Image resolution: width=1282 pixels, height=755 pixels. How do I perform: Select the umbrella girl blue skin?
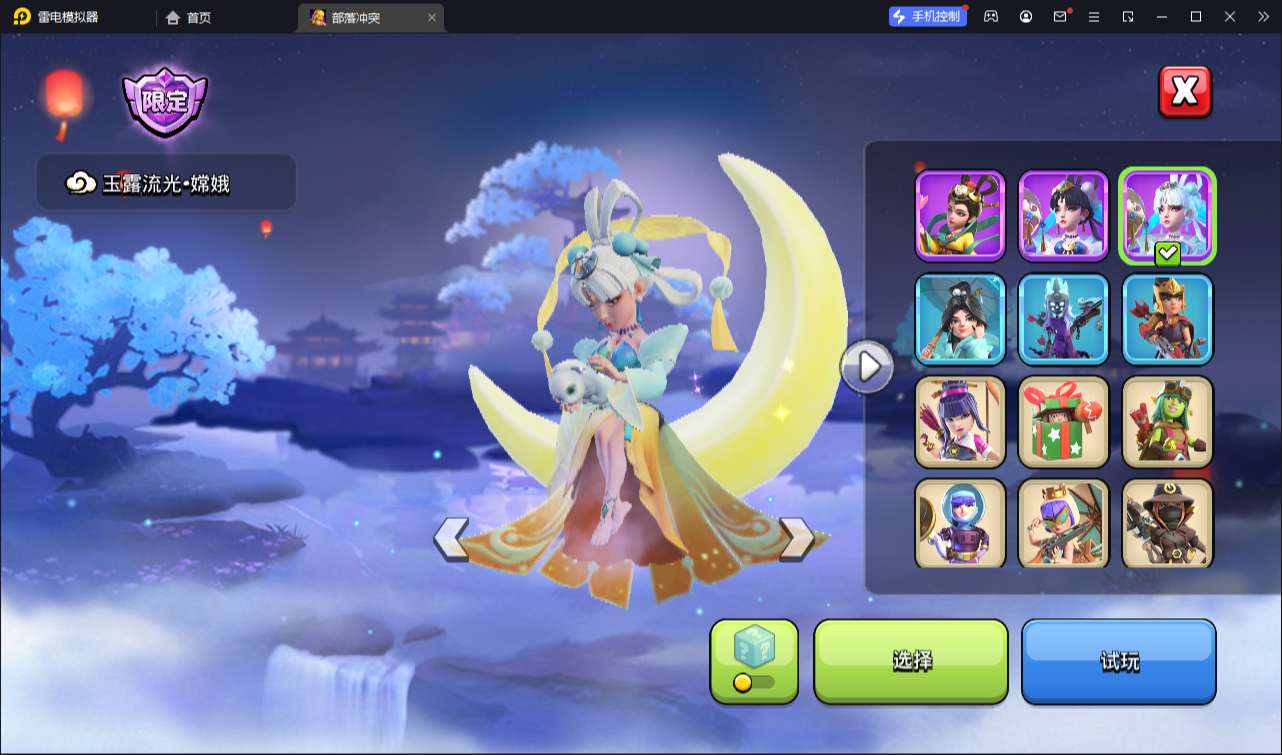point(960,319)
